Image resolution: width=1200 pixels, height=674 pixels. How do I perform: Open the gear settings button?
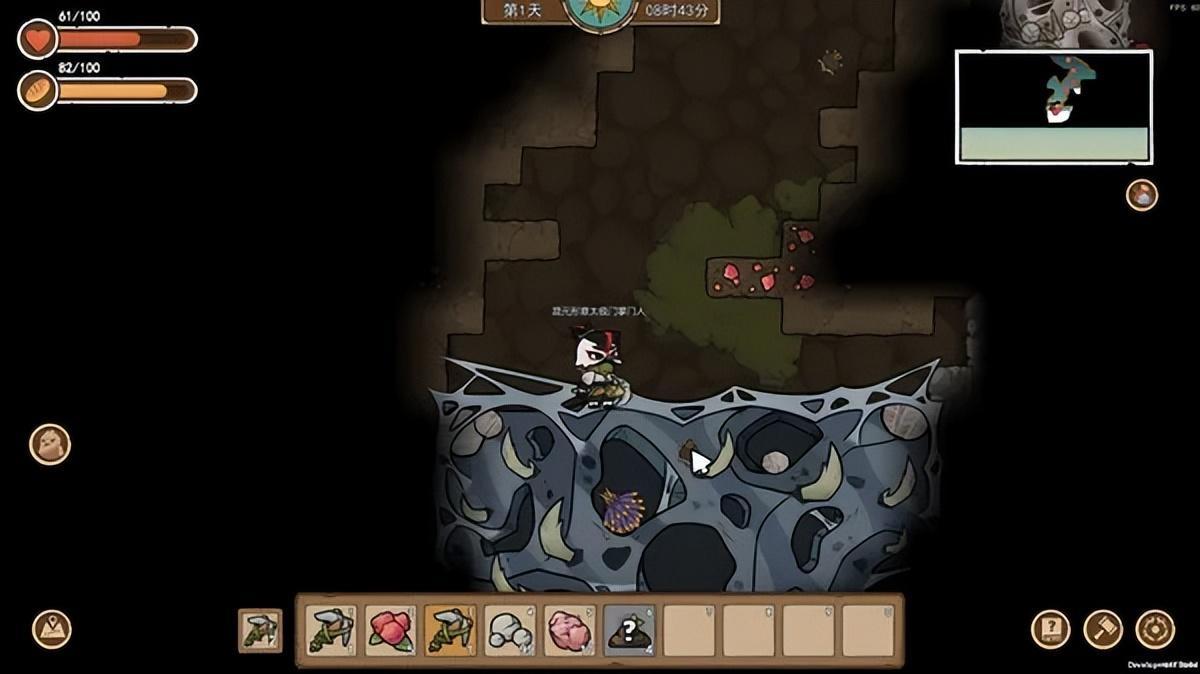(x=1155, y=629)
